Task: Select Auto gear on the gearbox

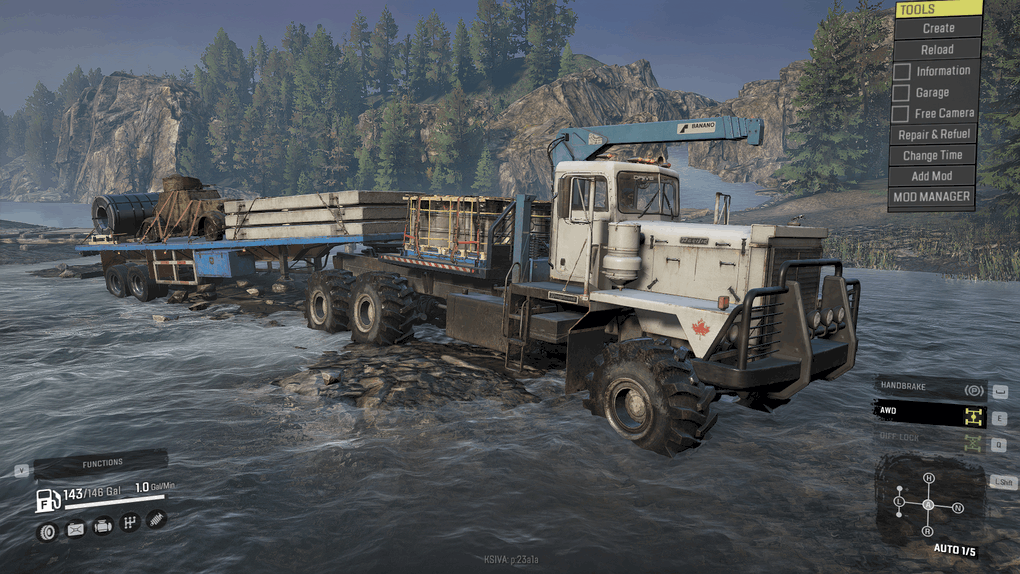Action: [x=928, y=504]
